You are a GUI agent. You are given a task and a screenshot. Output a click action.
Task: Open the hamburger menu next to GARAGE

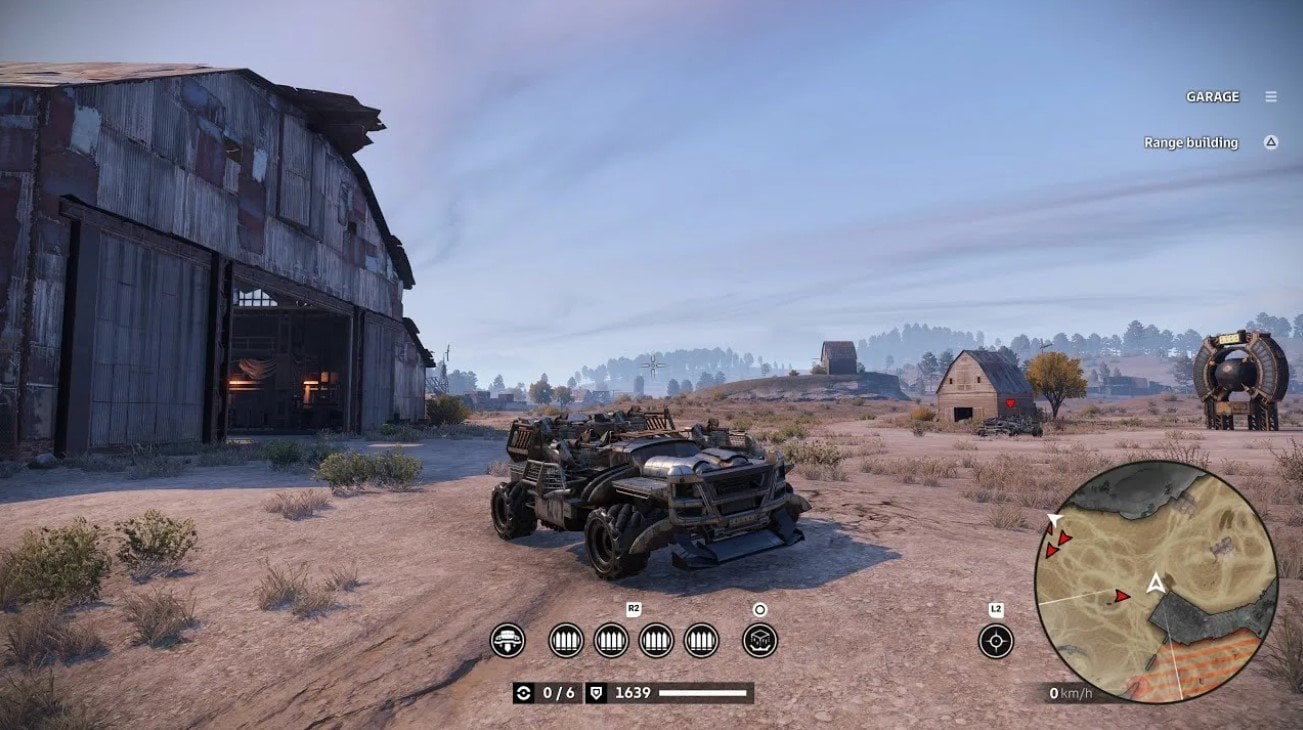coord(1270,96)
